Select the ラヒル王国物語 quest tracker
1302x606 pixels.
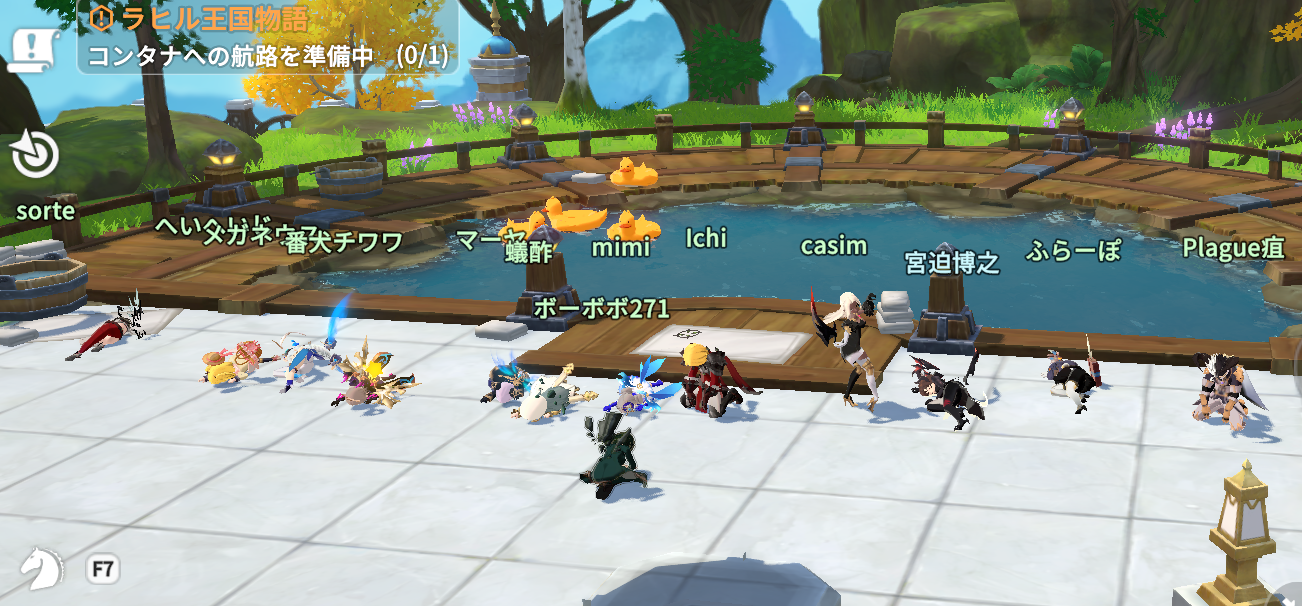pos(267,37)
